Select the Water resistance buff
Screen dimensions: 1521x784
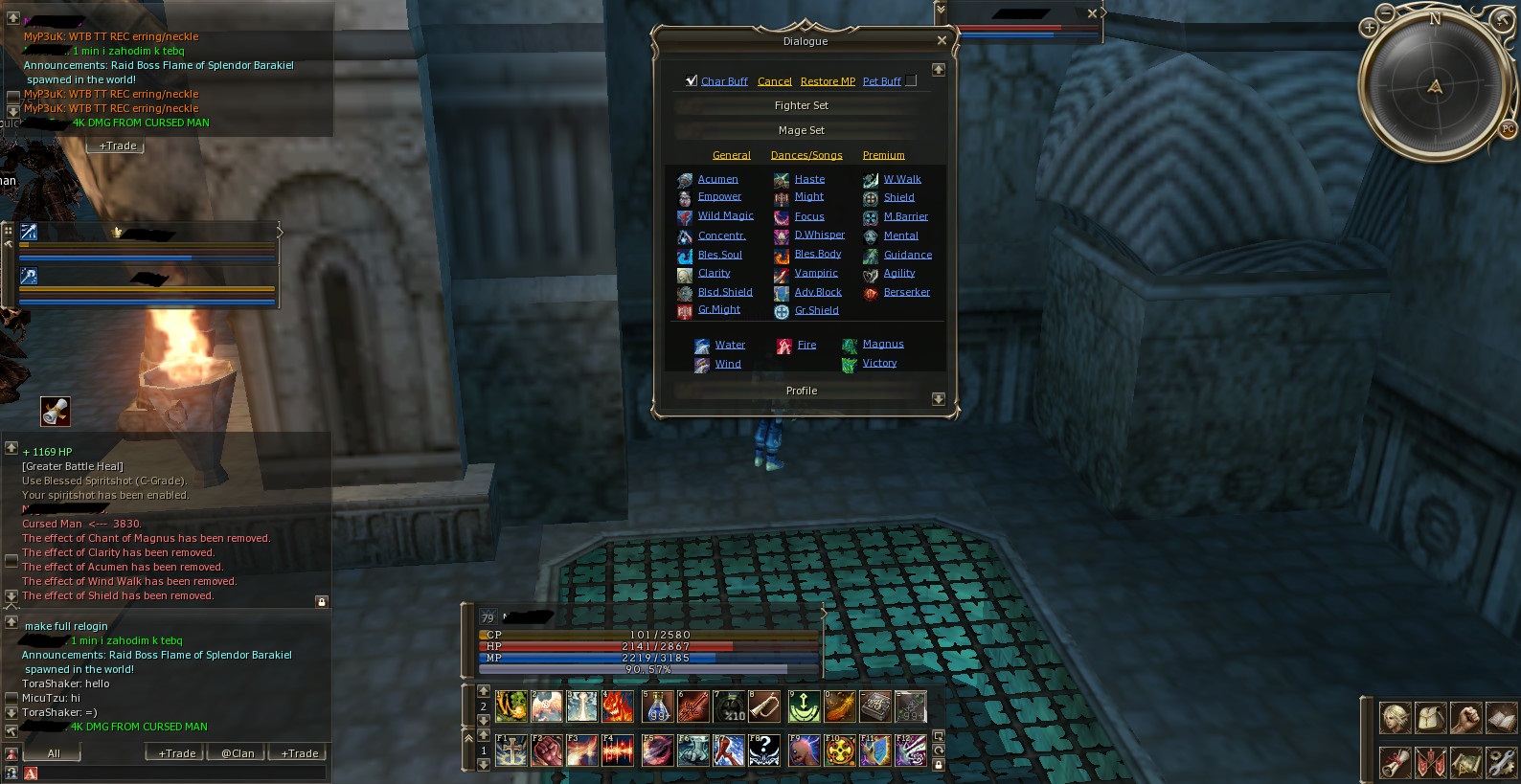(729, 345)
